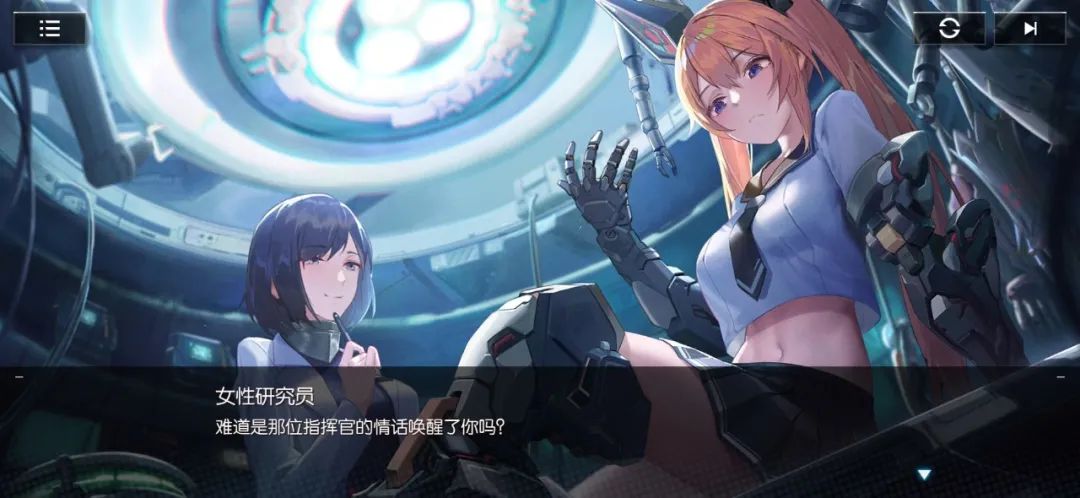The width and height of the screenshot is (1080, 498).
Task: Toggle auto-play with the circular arrows button
Action: [x=949, y=28]
